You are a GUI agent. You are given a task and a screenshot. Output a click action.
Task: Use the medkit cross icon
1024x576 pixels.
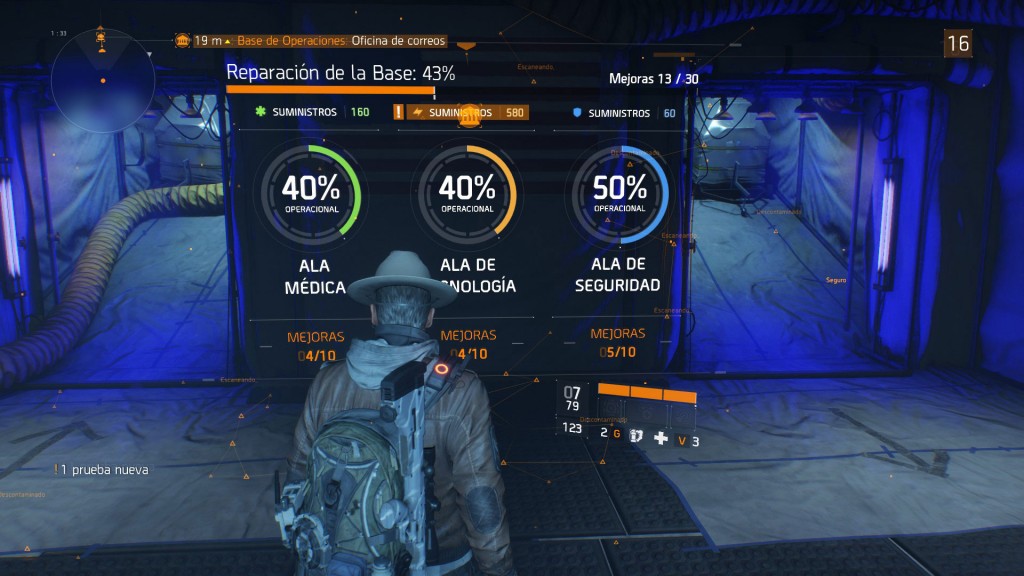(660, 438)
